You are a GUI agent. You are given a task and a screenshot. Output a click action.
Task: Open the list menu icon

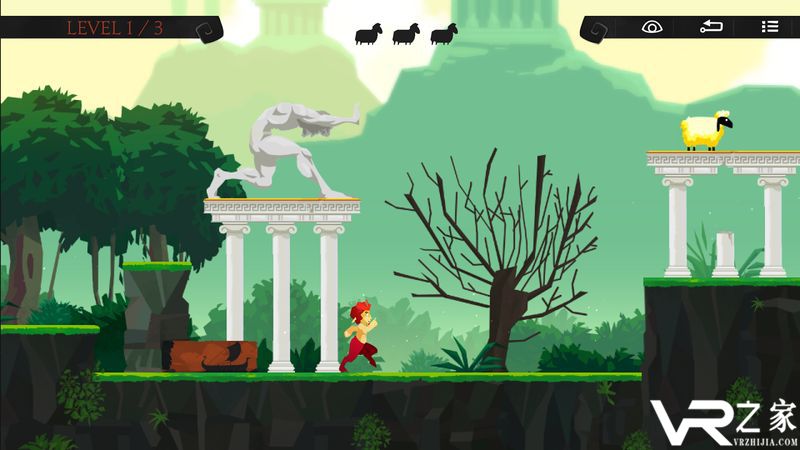[x=769, y=27]
